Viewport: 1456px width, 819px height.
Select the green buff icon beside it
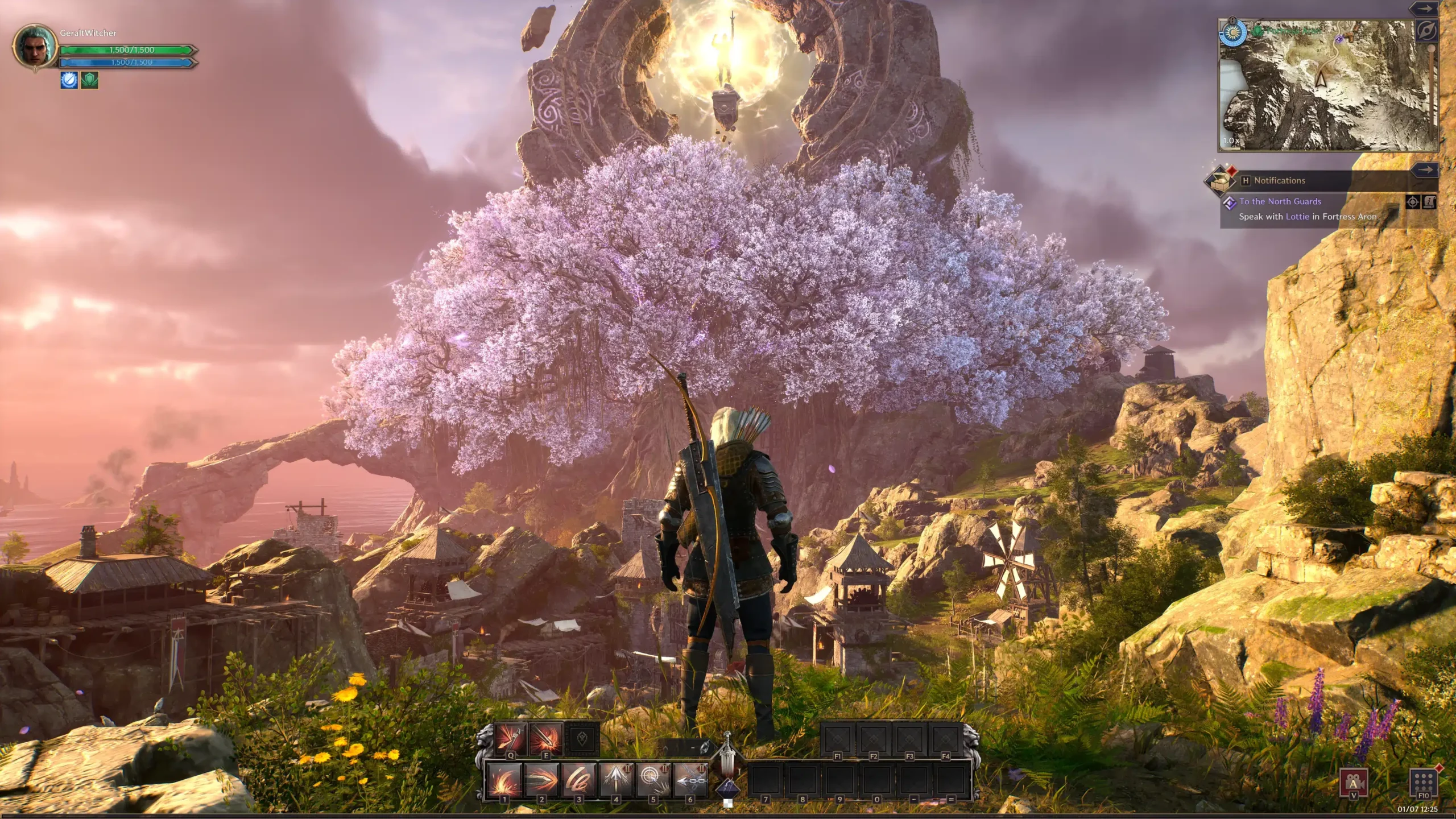coord(90,80)
